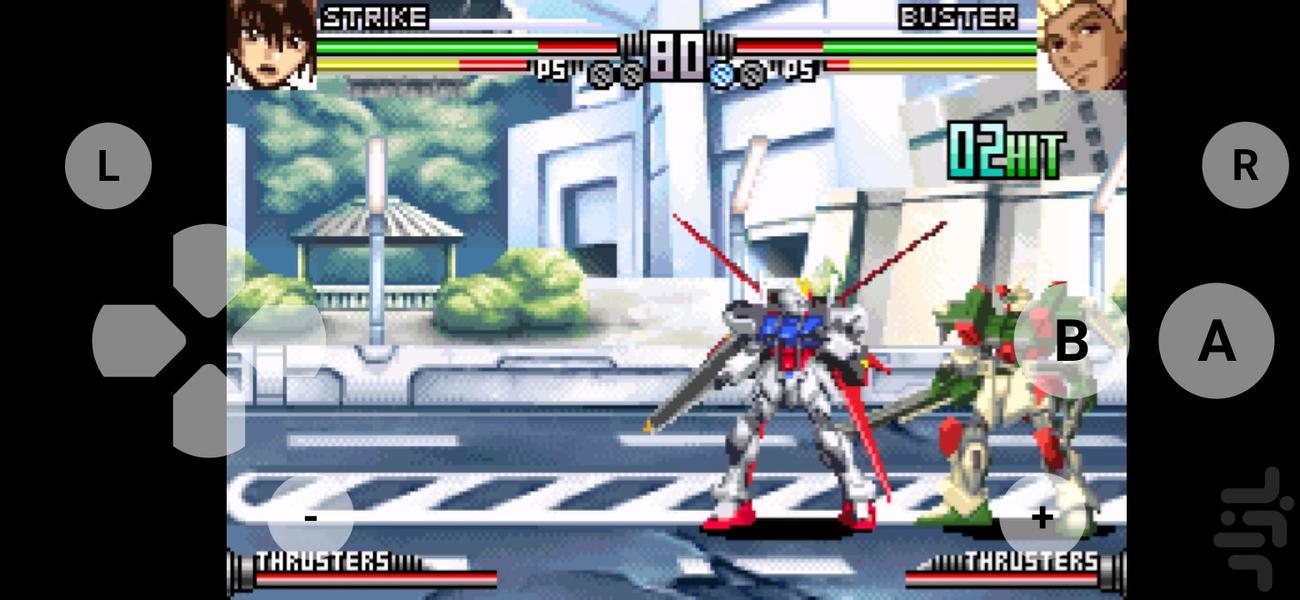Tap the D-pad up direction
Screen dimensions: 1300x600
(208, 268)
